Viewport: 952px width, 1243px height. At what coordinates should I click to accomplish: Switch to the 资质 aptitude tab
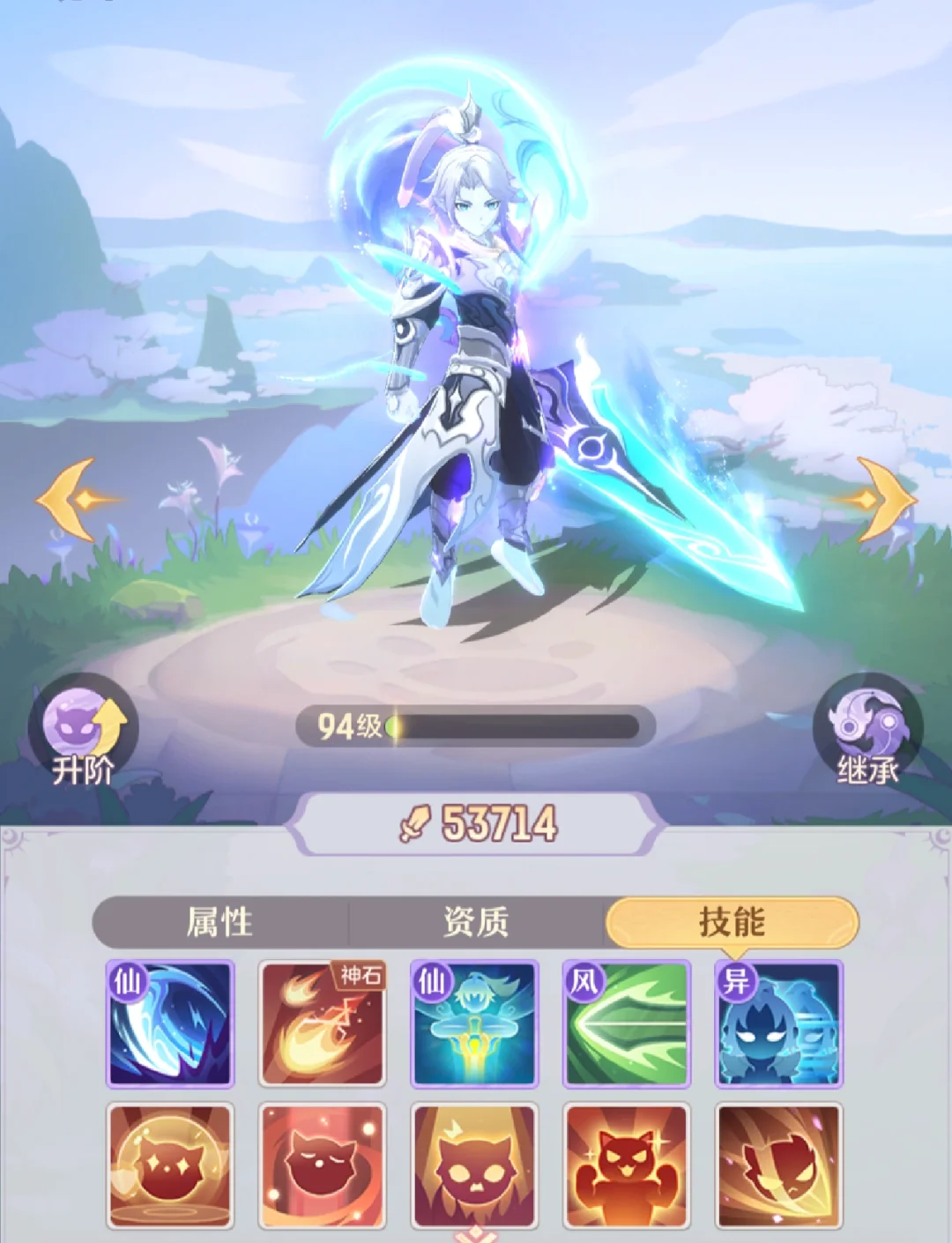(476, 923)
